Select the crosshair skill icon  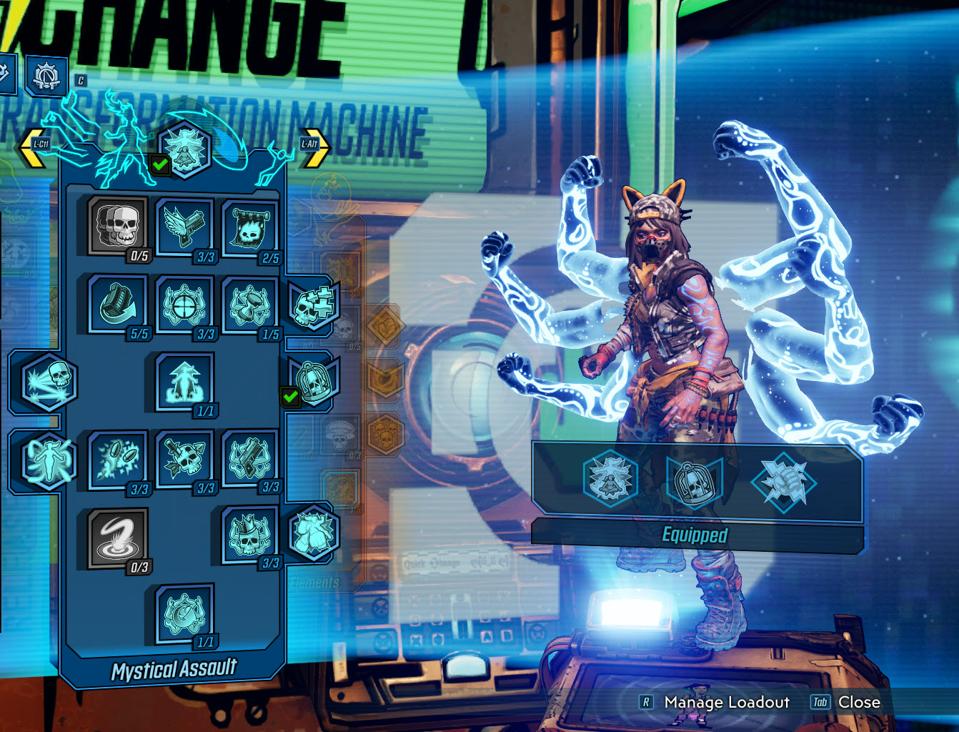point(184,303)
